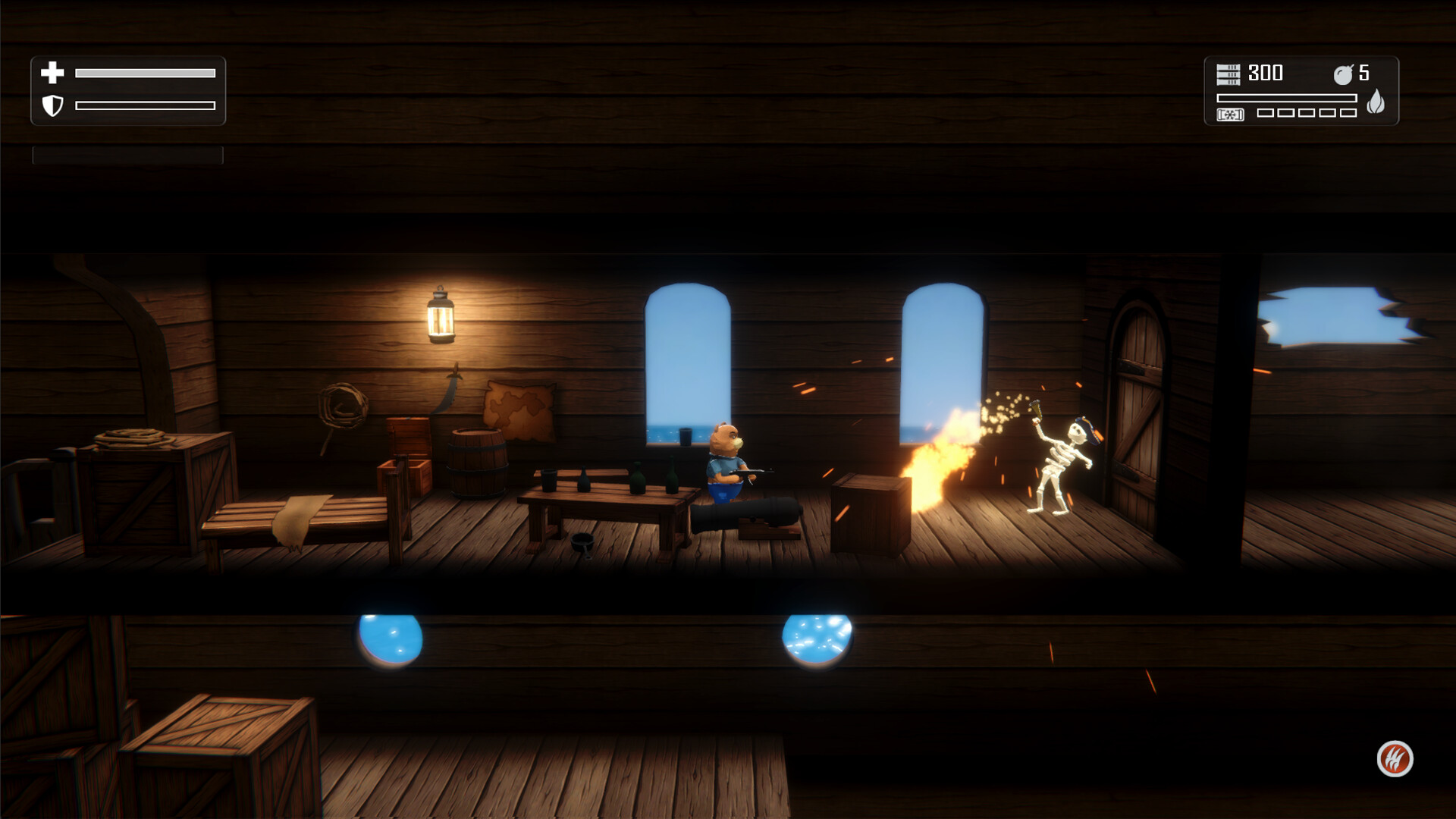
Task: Select the freeze ammo icon in the HUD
Action: [1230, 114]
